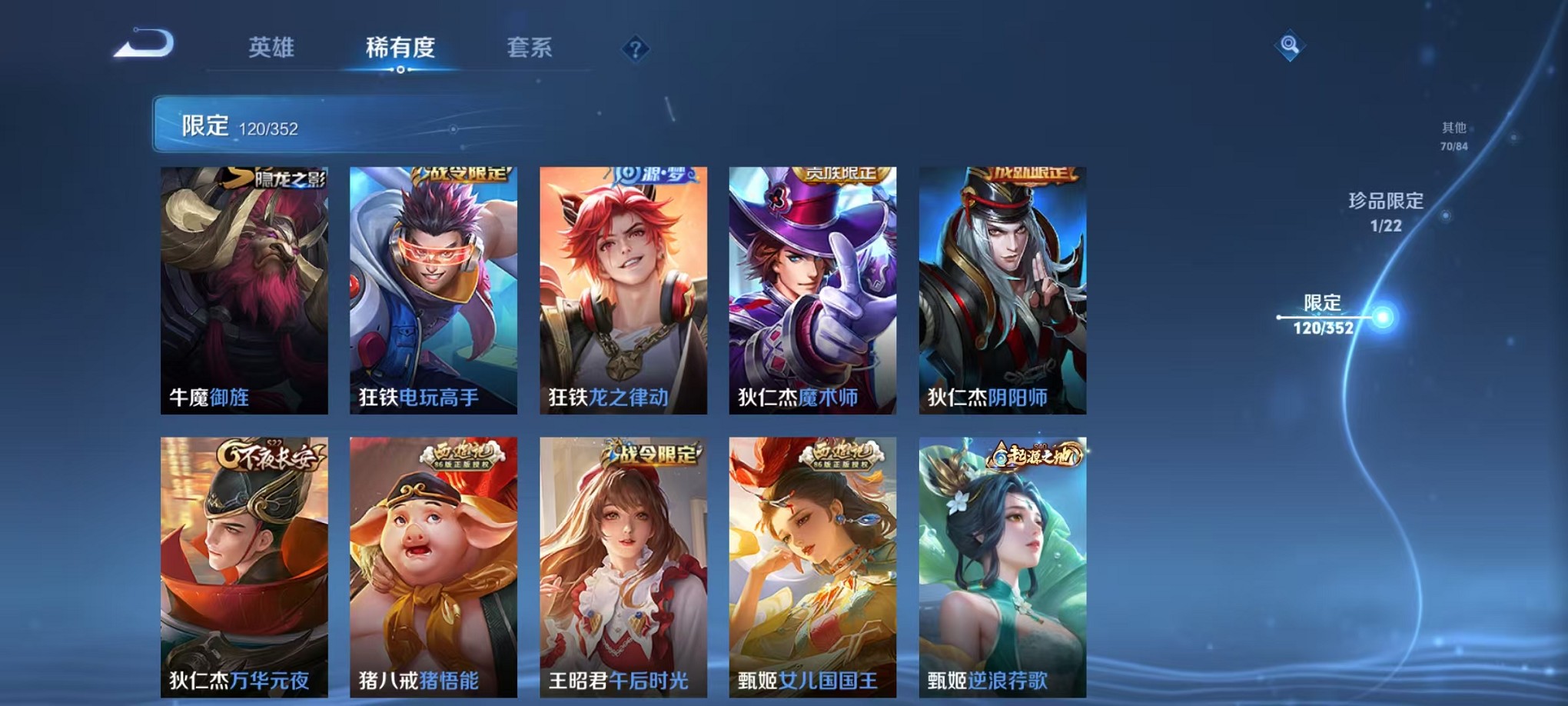Switch to the 套系 tab
The height and width of the screenshot is (706, 1568).
pyautogui.click(x=530, y=48)
